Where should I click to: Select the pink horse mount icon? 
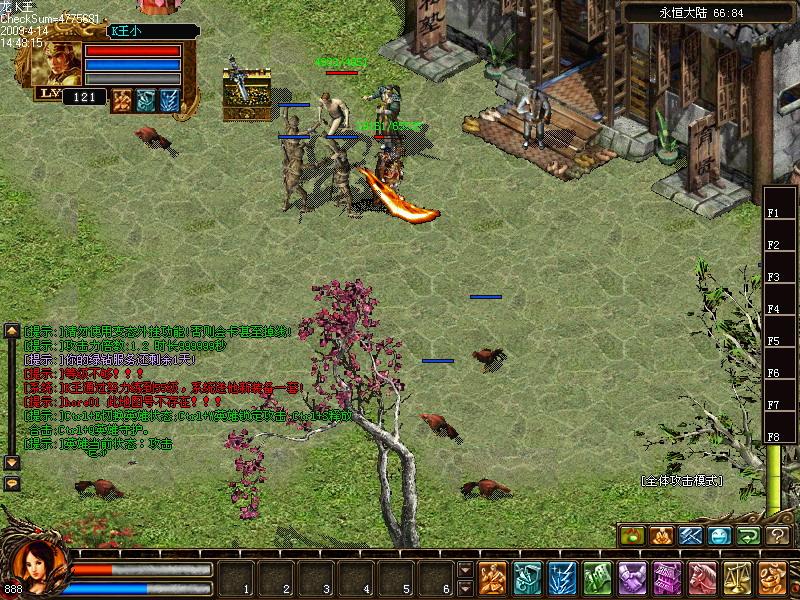(x=702, y=578)
